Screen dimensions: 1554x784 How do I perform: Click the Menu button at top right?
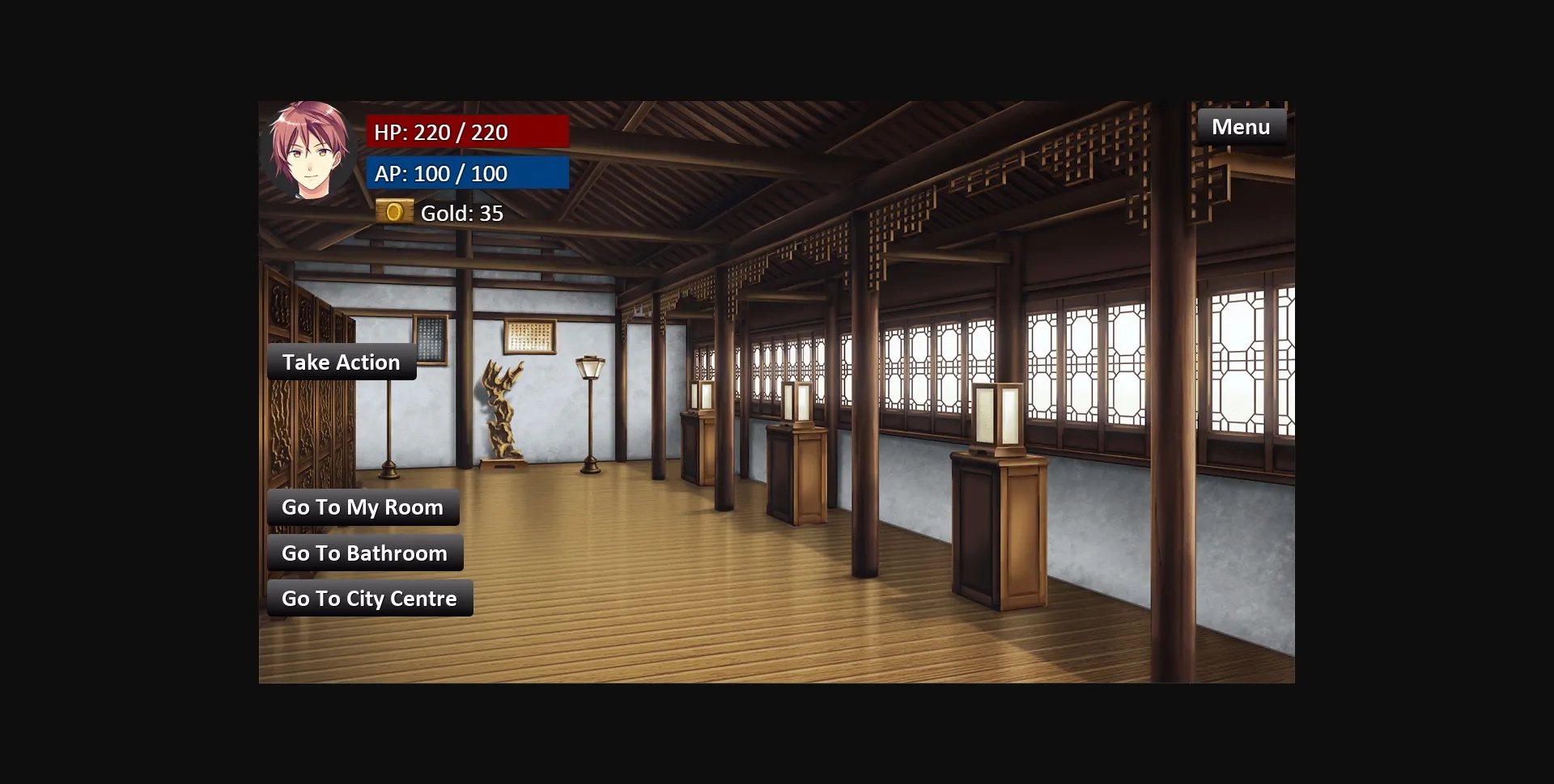point(1241,126)
